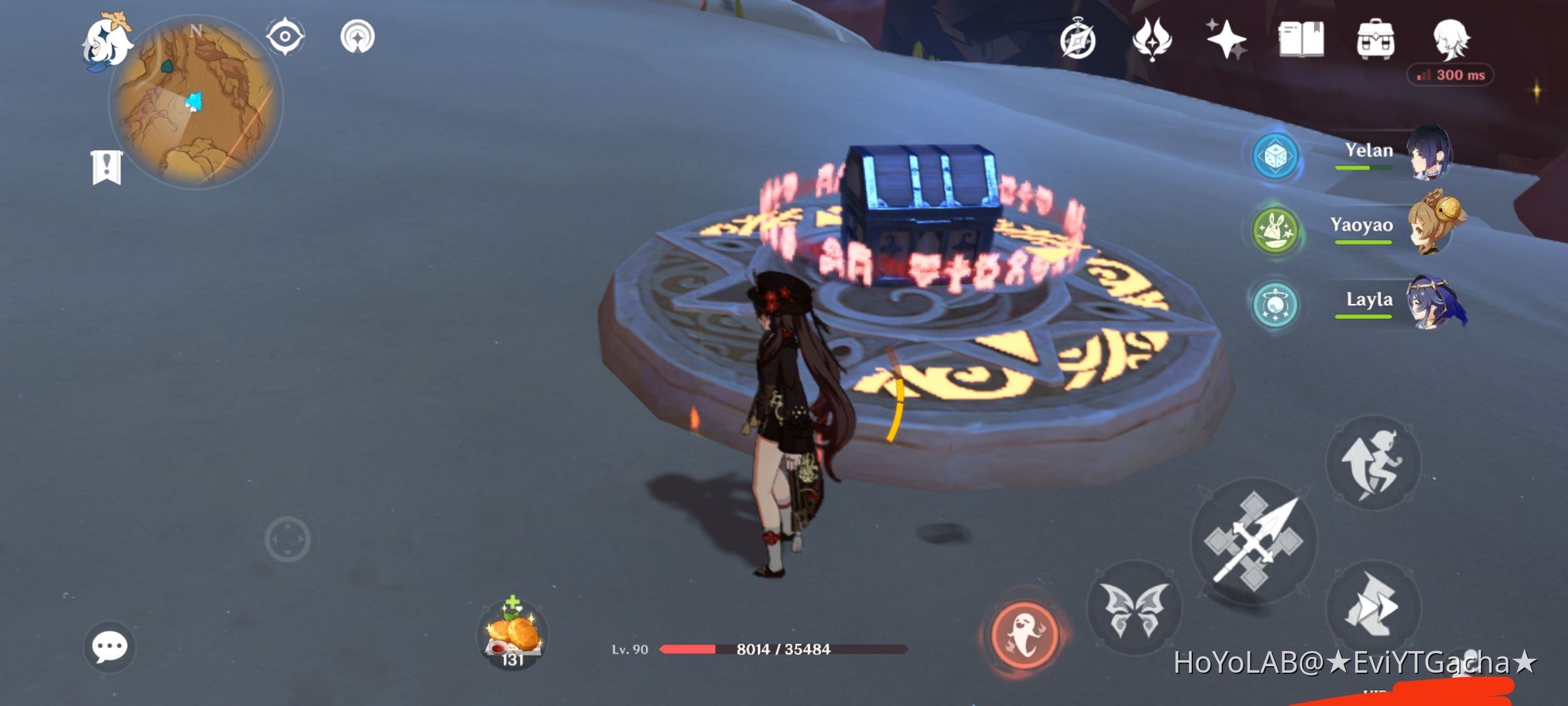
Task: Toggle the eye-shaped tracker beside the minimap
Action: (284, 36)
